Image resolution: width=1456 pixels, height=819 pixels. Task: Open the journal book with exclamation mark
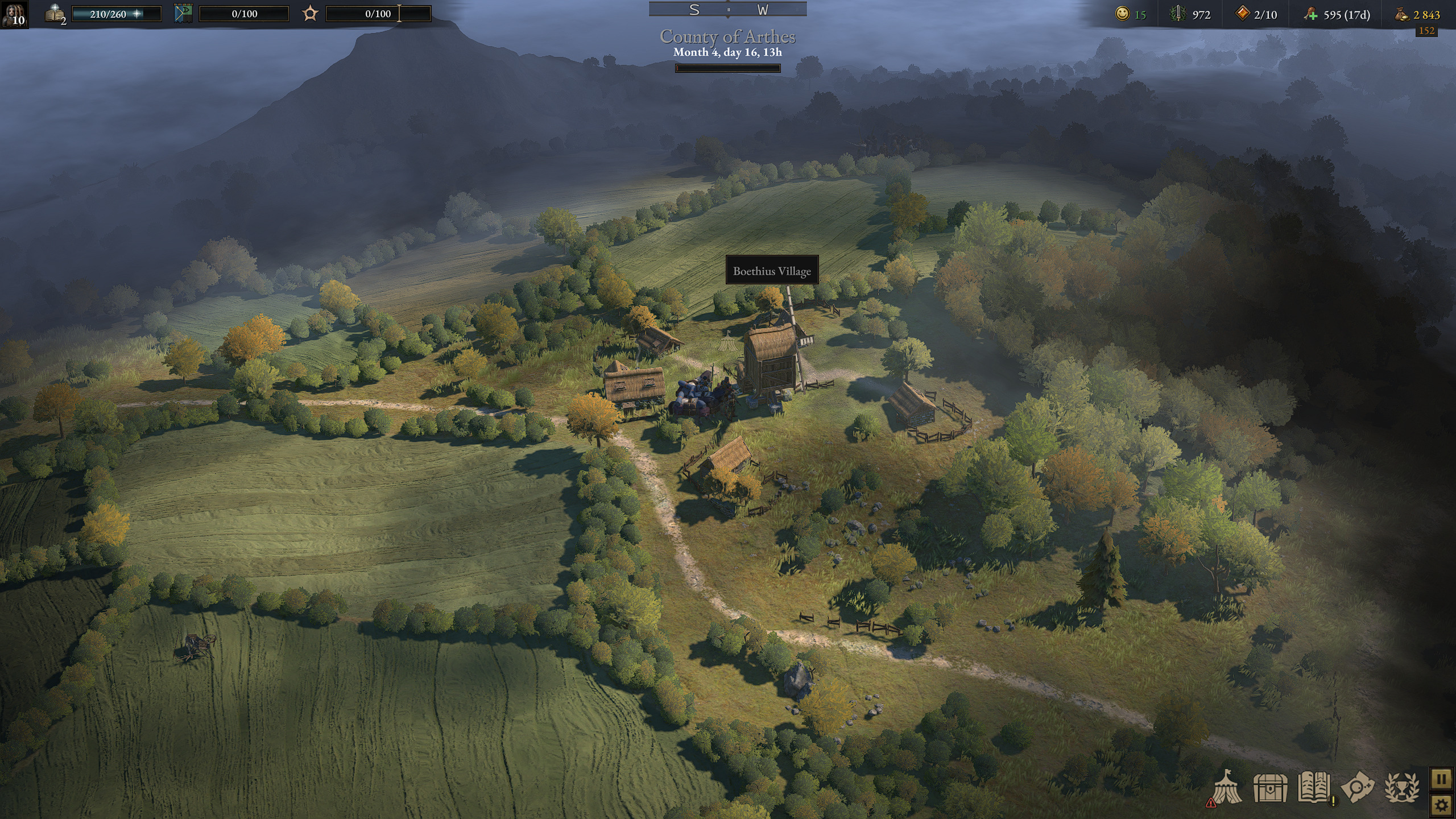pyautogui.click(x=1314, y=788)
